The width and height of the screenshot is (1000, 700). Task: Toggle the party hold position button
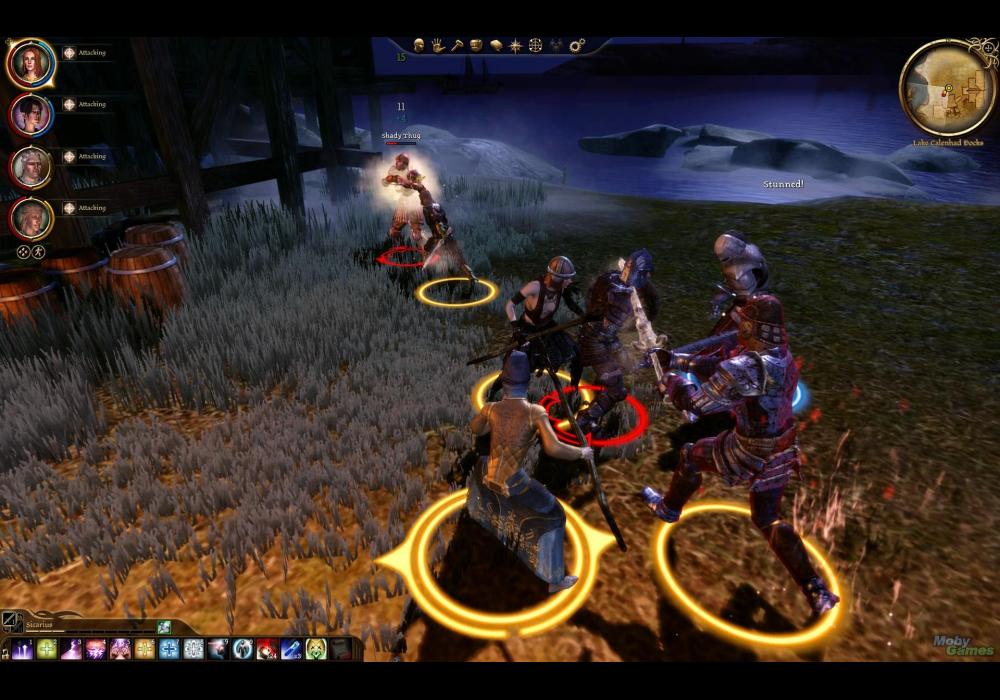[38, 252]
